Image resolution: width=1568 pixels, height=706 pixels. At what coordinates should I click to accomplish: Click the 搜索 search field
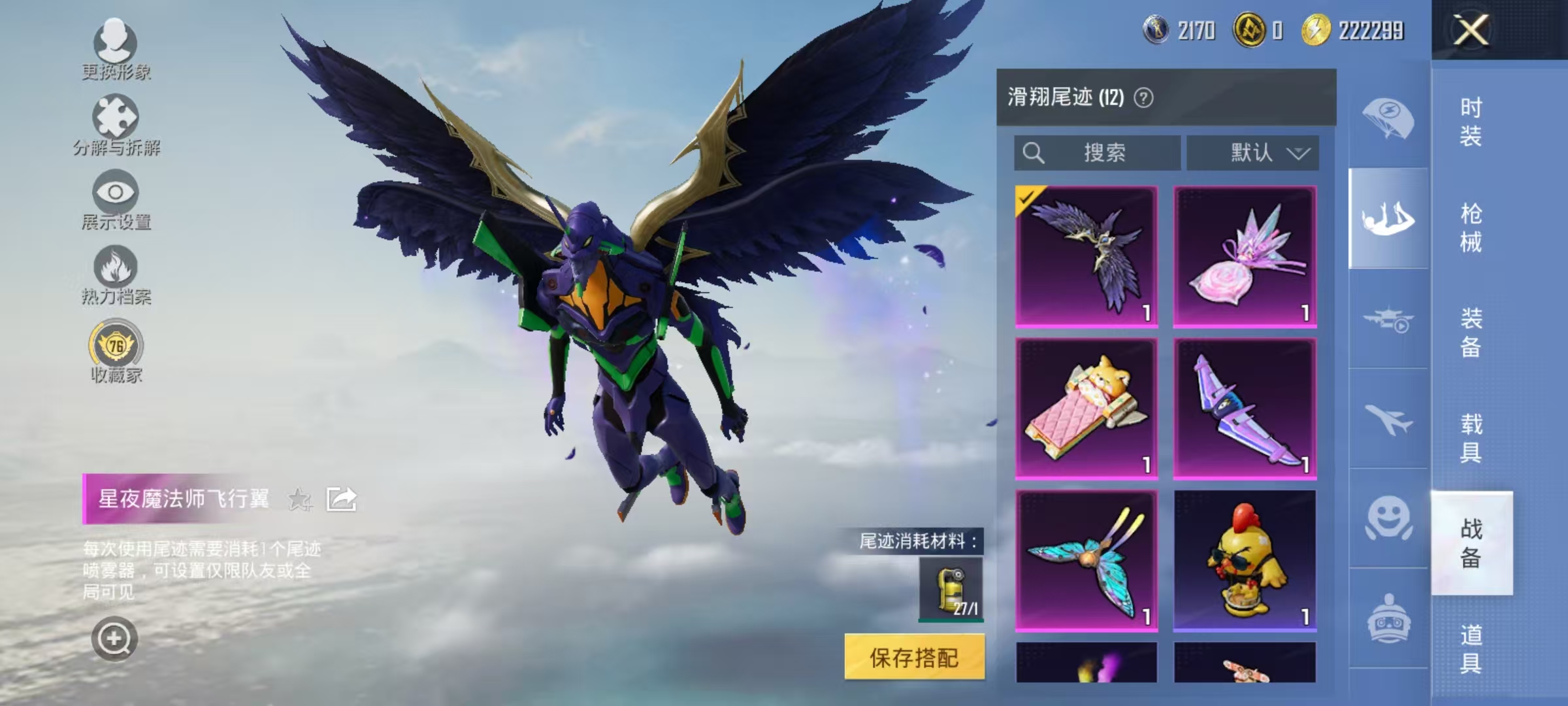click(x=1098, y=152)
